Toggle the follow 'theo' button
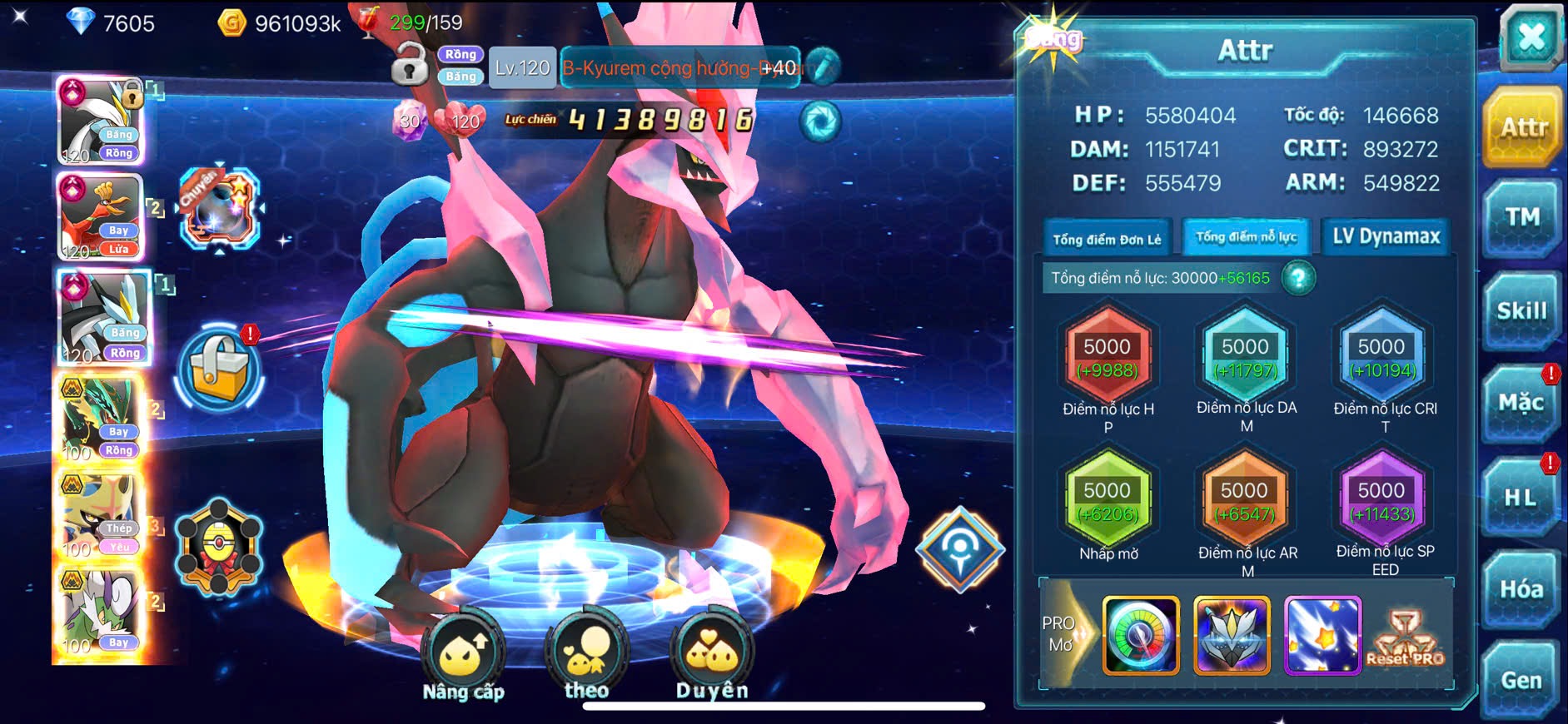 tap(586, 656)
